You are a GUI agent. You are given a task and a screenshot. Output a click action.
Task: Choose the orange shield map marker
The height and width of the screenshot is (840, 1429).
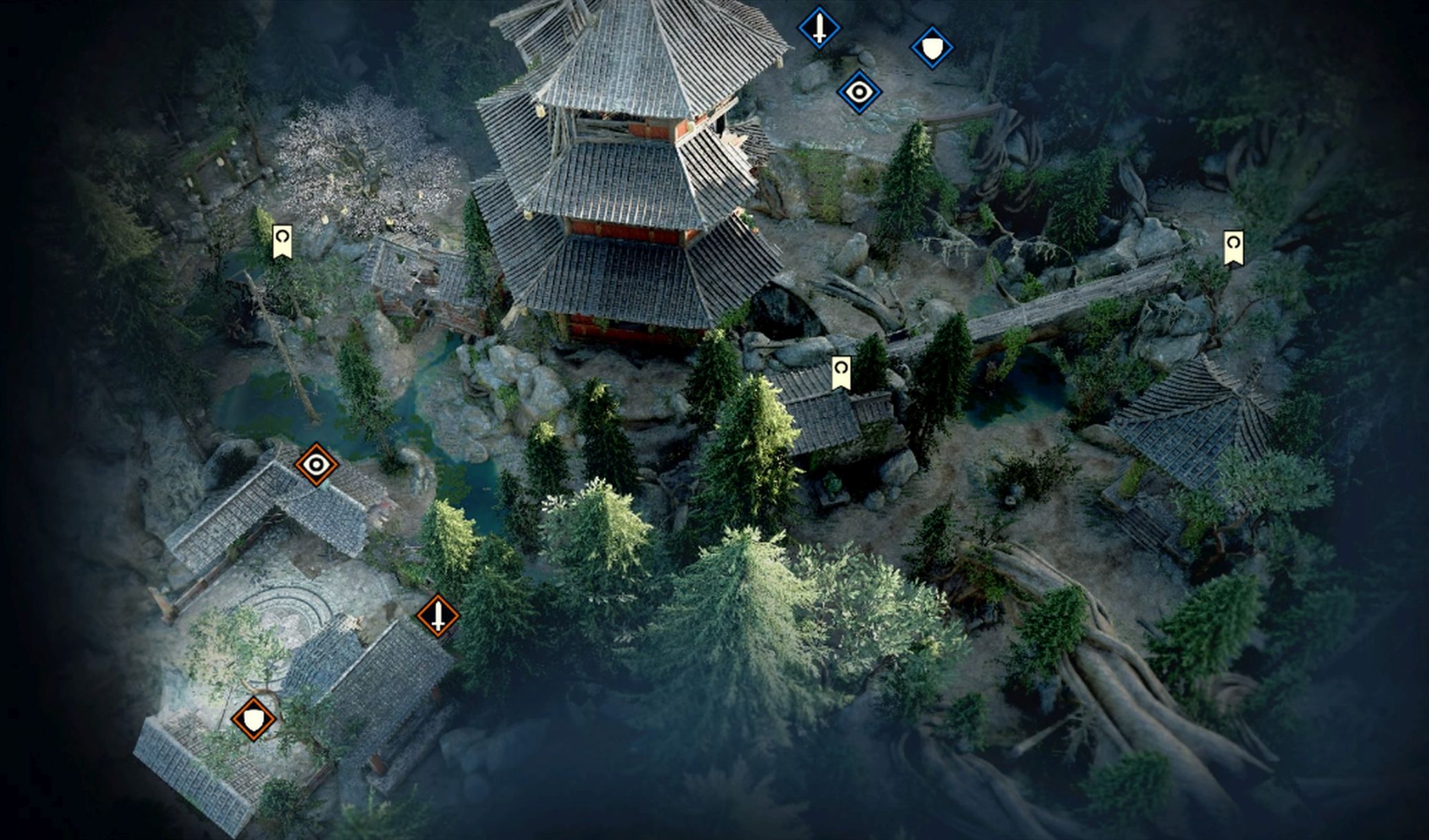click(x=254, y=719)
